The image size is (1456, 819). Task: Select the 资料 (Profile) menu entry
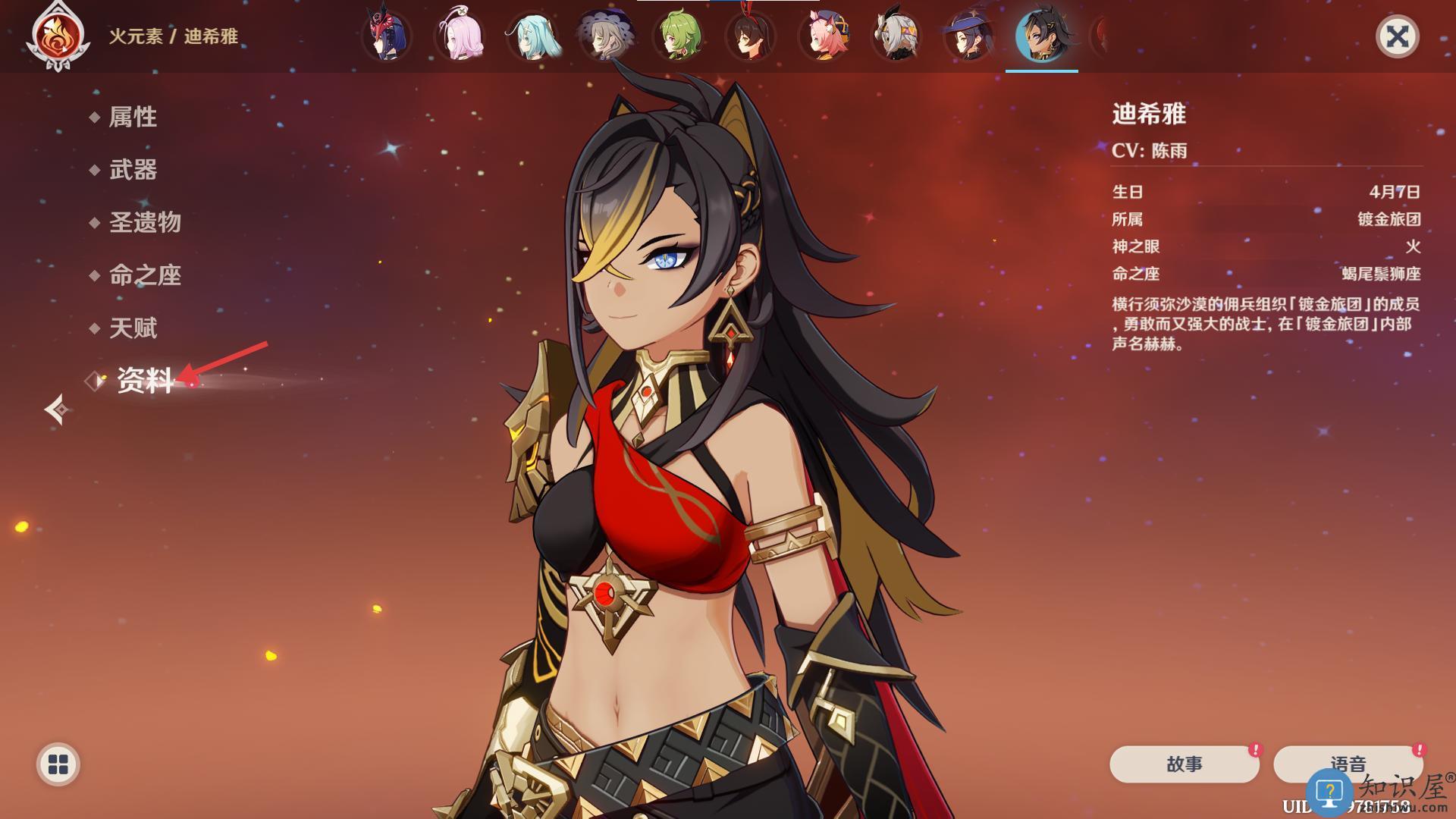pyautogui.click(x=145, y=381)
